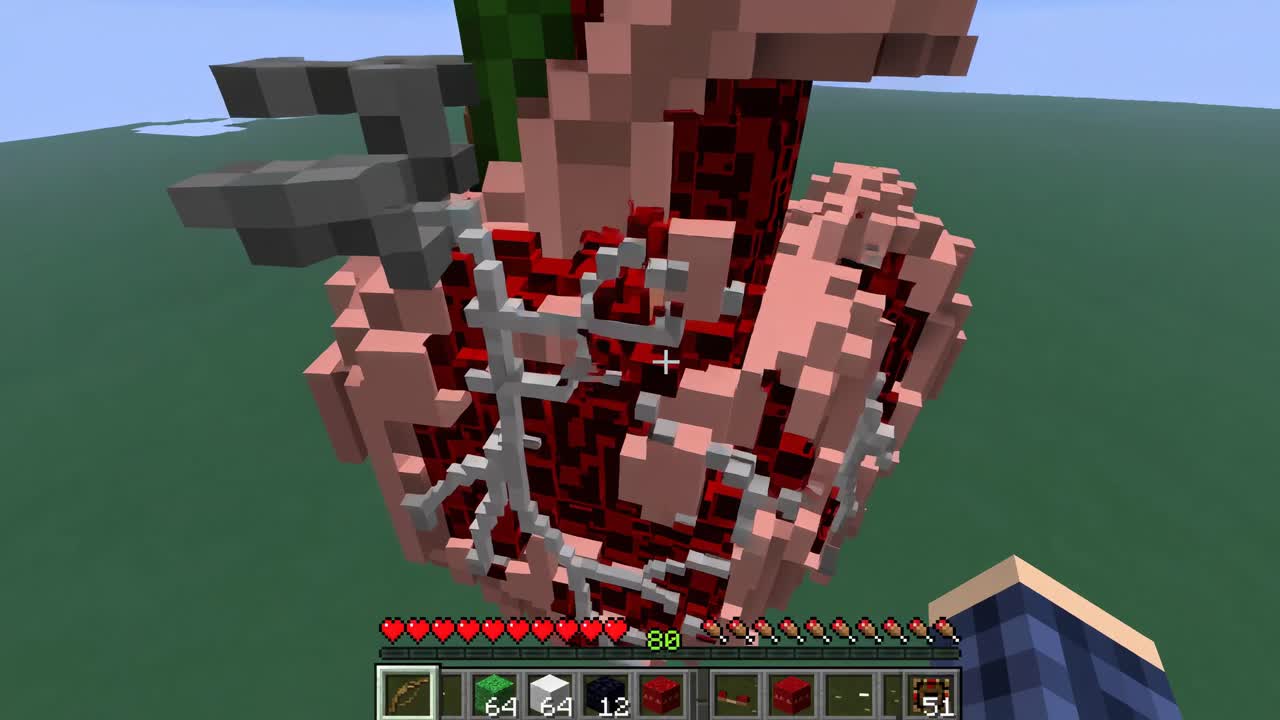Select the red mushroom block in slot five
1280x720 pixels.
pyautogui.click(x=660, y=690)
